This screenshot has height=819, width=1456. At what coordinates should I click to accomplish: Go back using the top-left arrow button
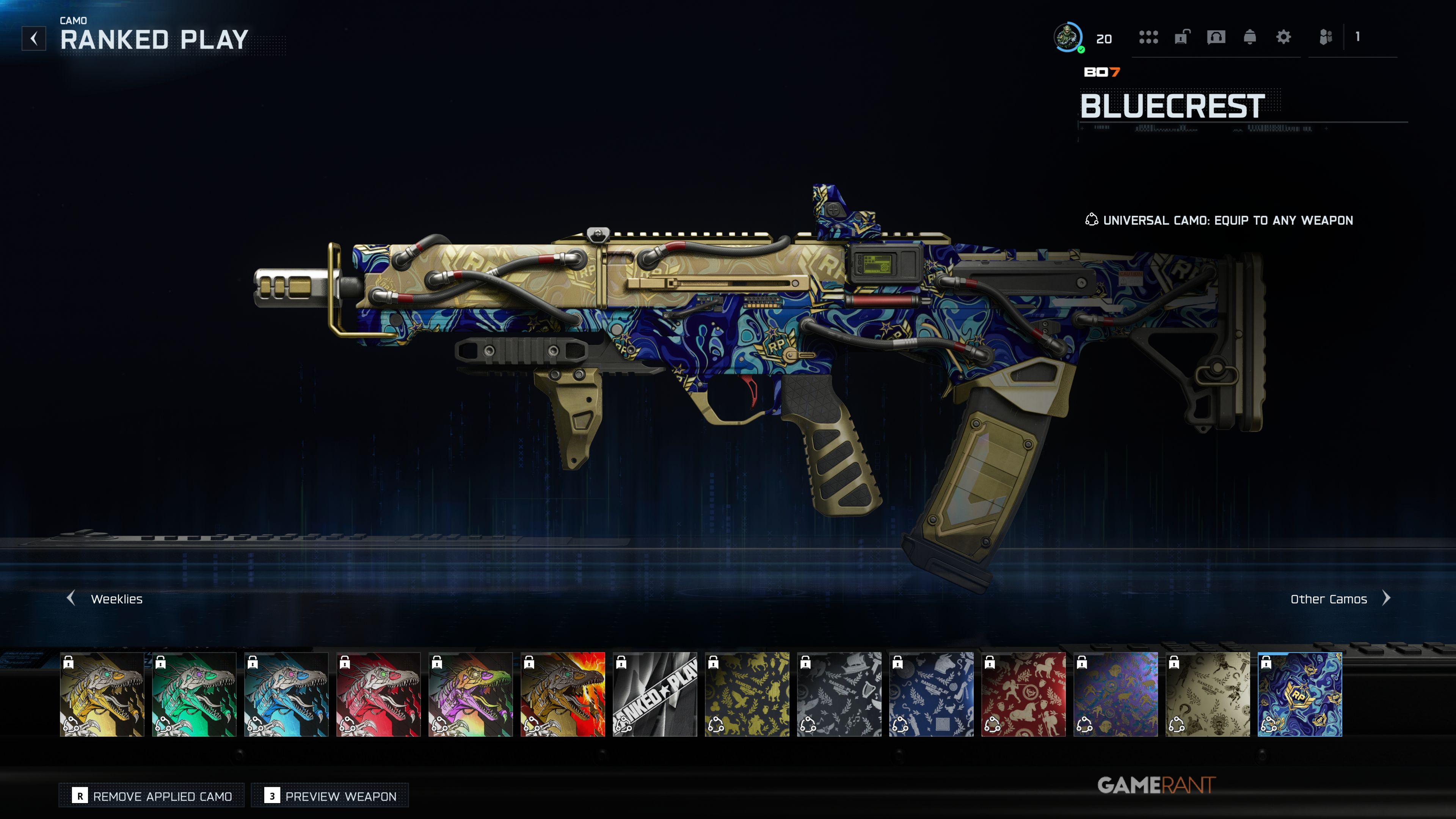coord(34,38)
